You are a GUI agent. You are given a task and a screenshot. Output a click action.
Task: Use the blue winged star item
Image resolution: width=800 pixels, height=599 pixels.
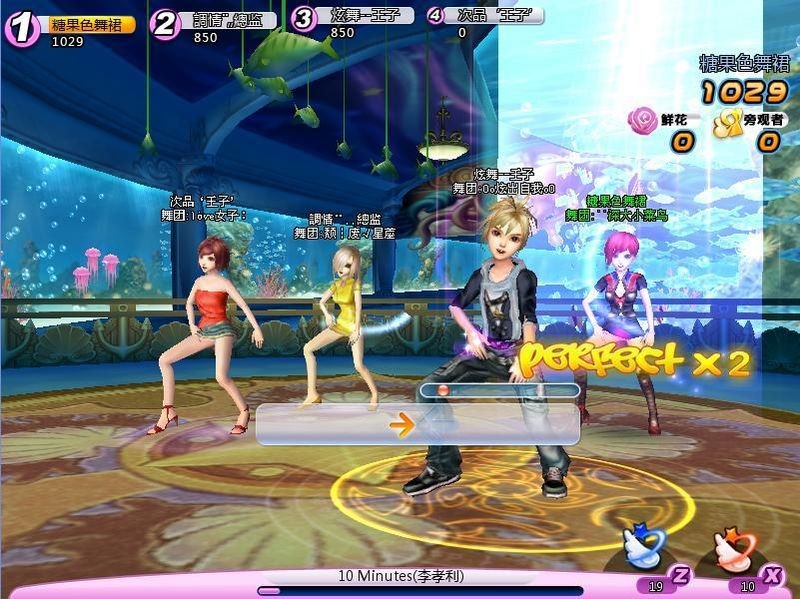click(x=643, y=548)
